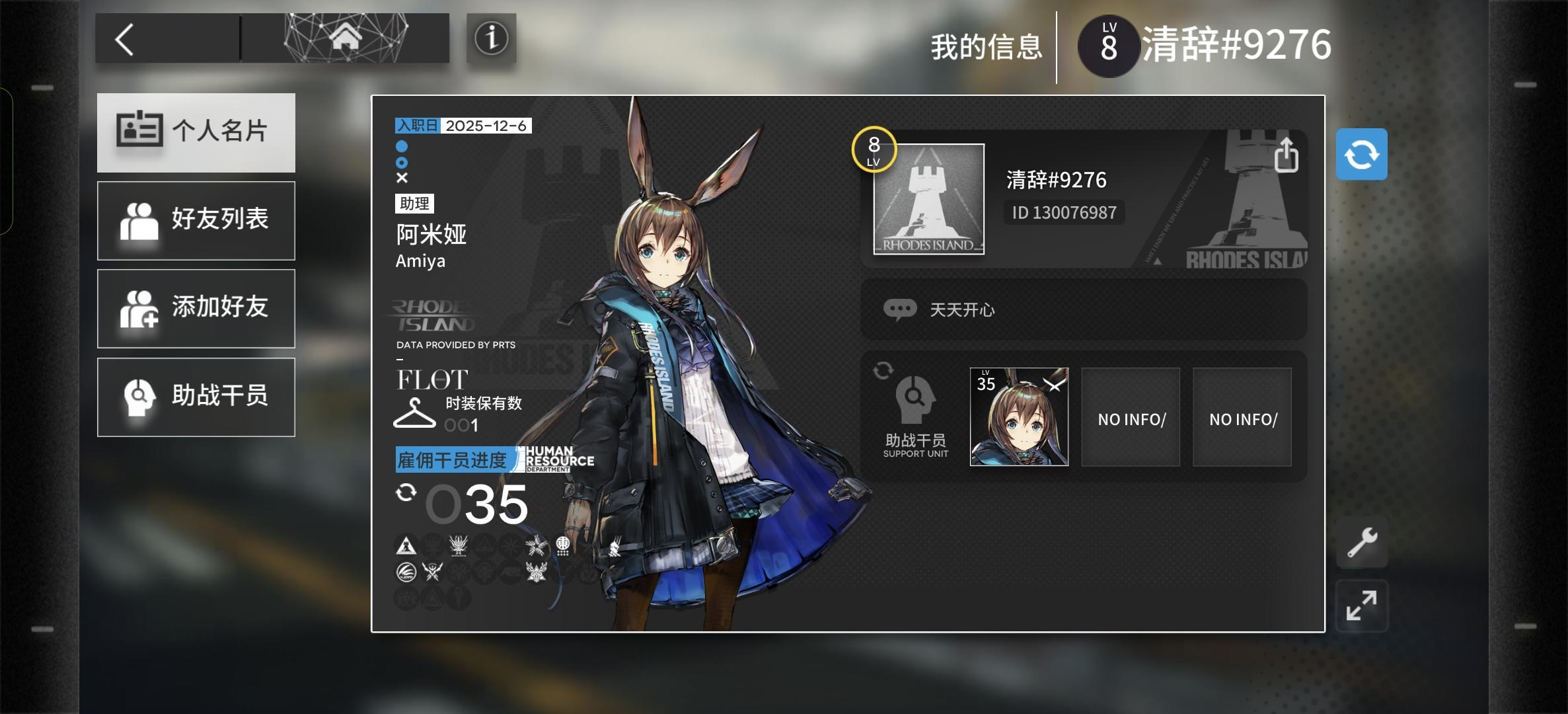Open the 助战干员 sidebar entry
Image resolution: width=1568 pixels, height=714 pixels.
pos(196,397)
